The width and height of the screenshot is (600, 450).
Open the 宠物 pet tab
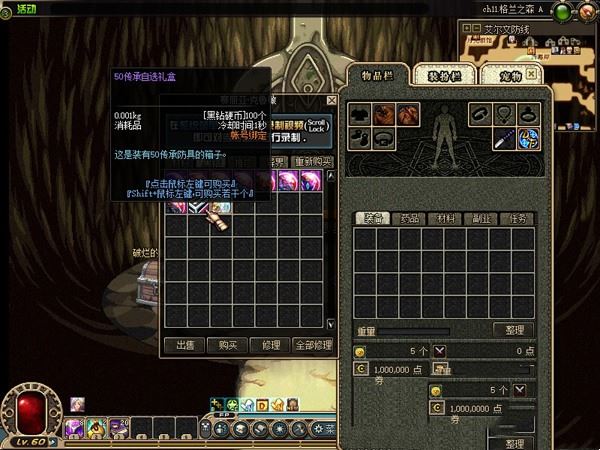click(511, 75)
